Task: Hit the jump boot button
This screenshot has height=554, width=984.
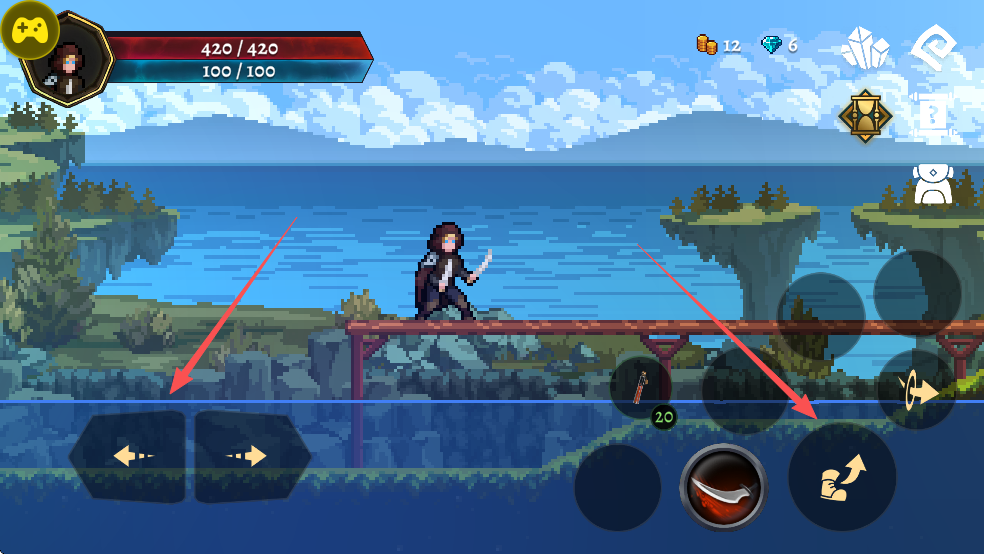Action: (x=842, y=477)
